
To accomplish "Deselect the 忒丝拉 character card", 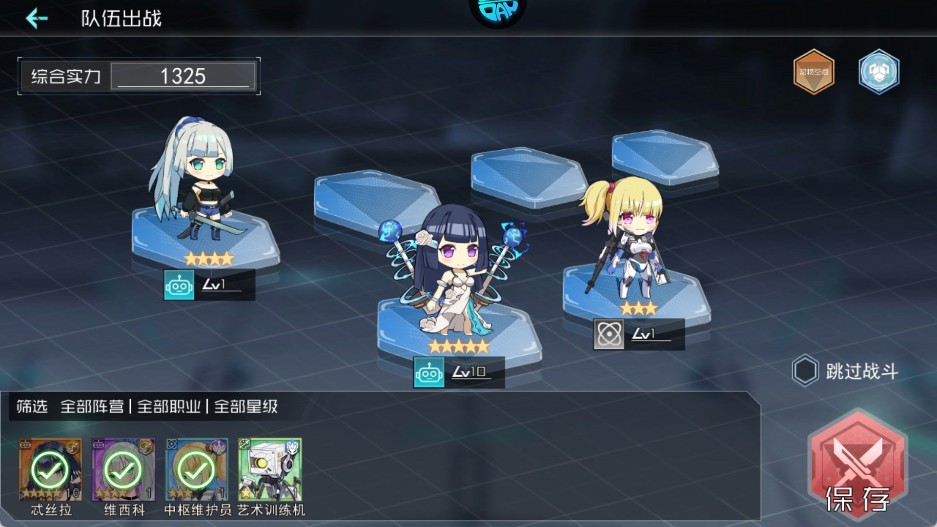I will pyautogui.click(x=49, y=468).
